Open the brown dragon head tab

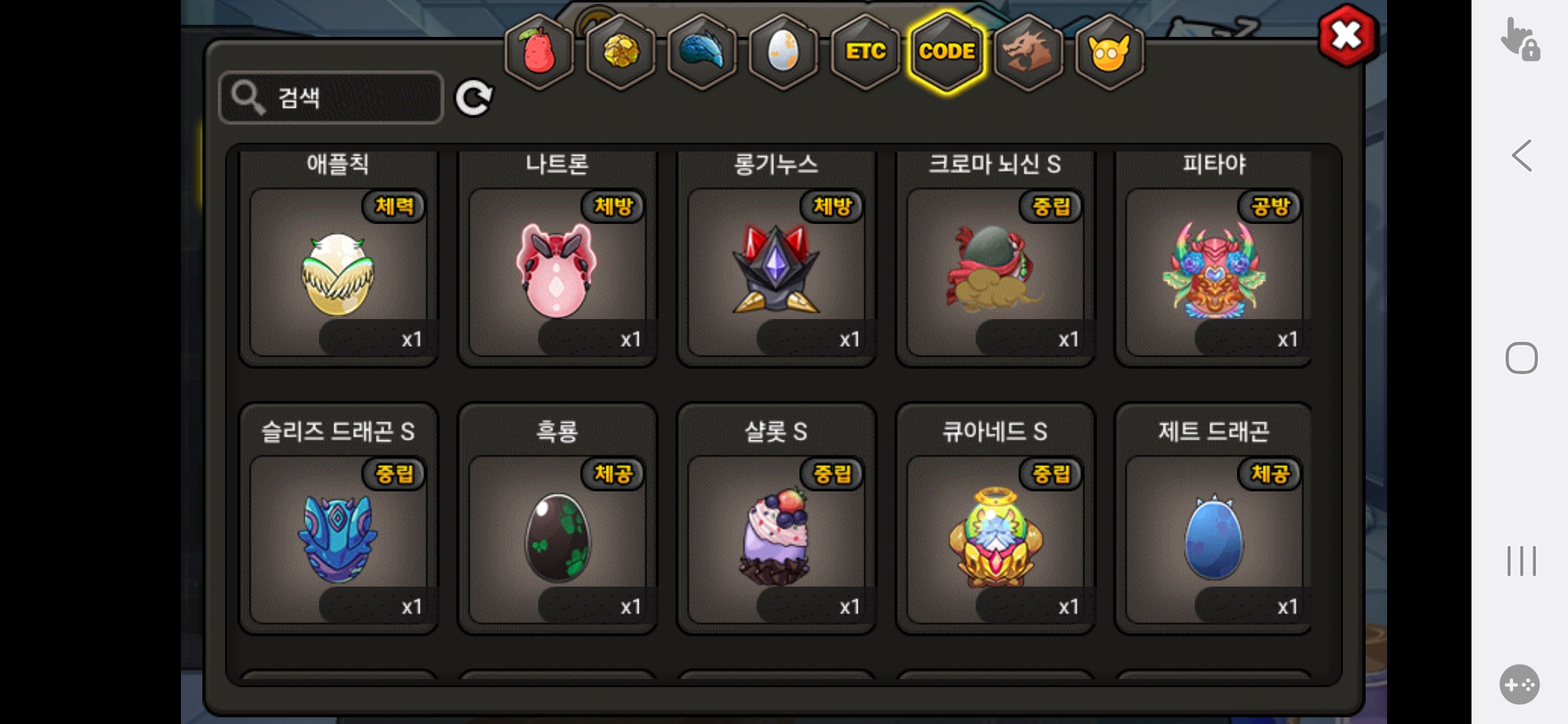tap(1028, 52)
